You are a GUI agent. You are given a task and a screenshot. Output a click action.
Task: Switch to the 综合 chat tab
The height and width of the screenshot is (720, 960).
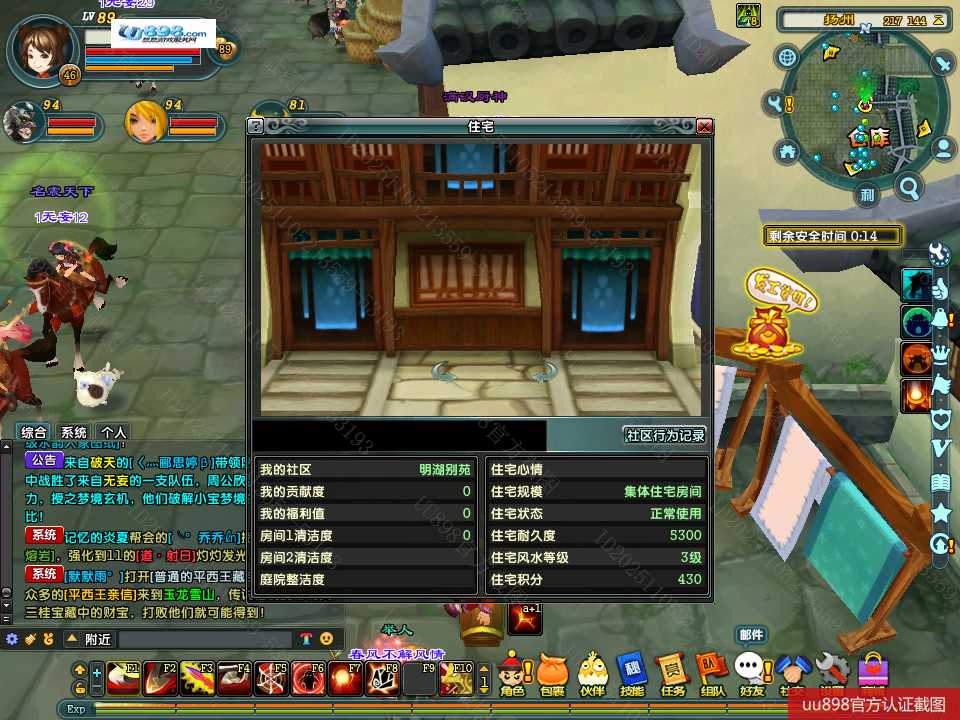point(34,432)
